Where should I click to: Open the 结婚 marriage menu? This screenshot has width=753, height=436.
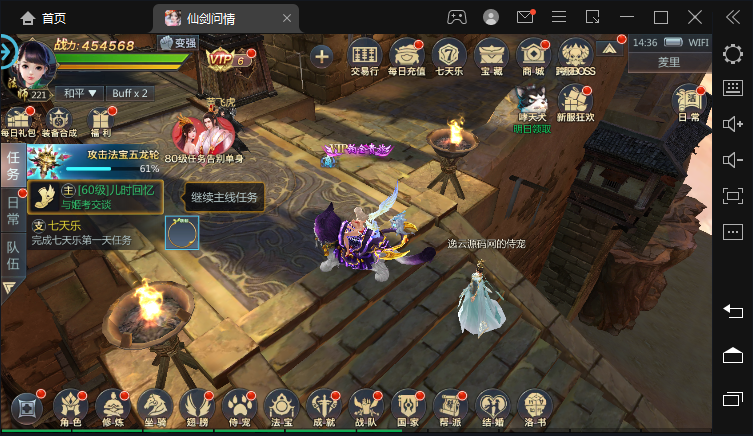[x=492, y=409]
